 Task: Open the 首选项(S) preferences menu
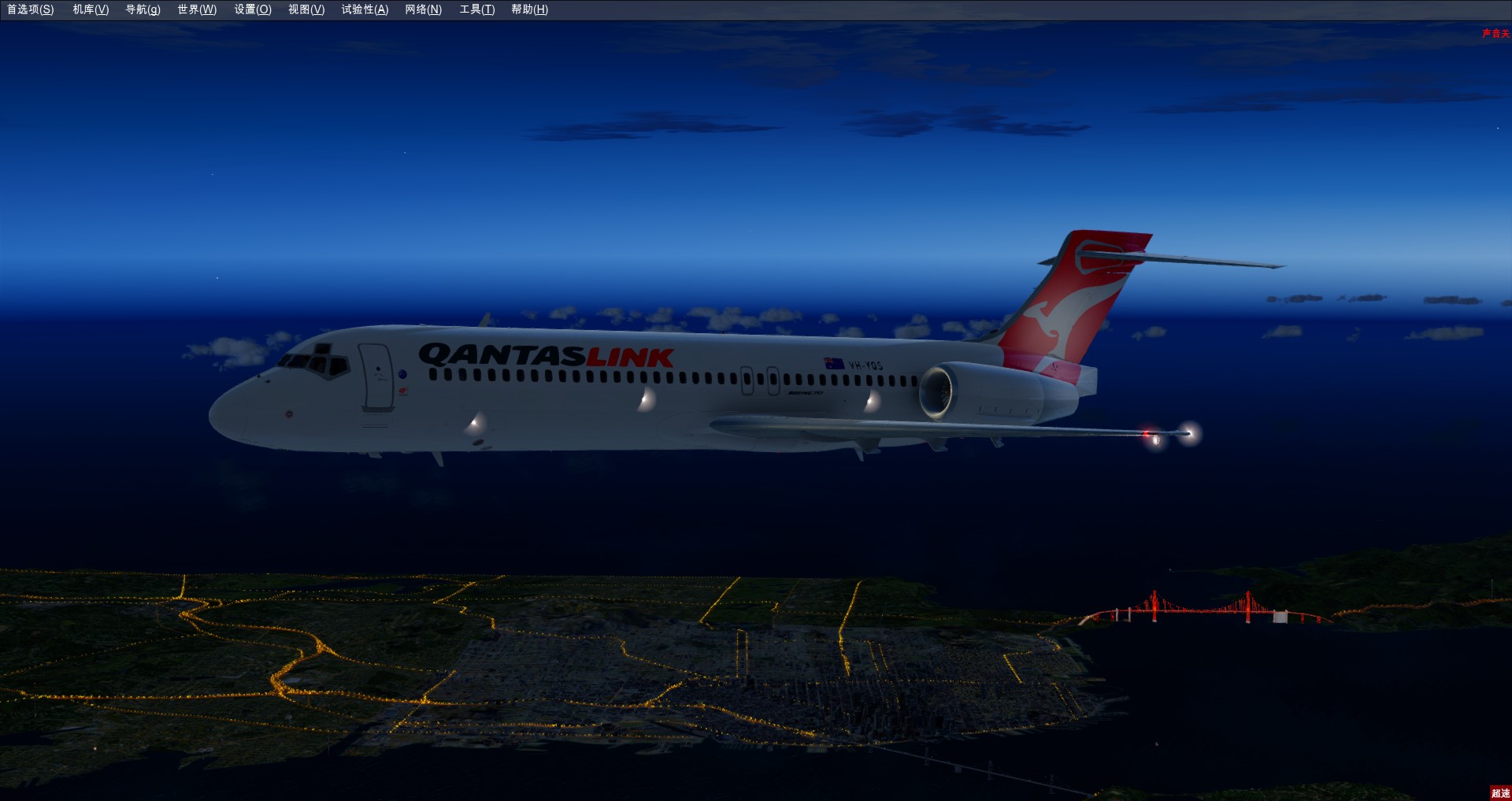click(x=31, y=9)
